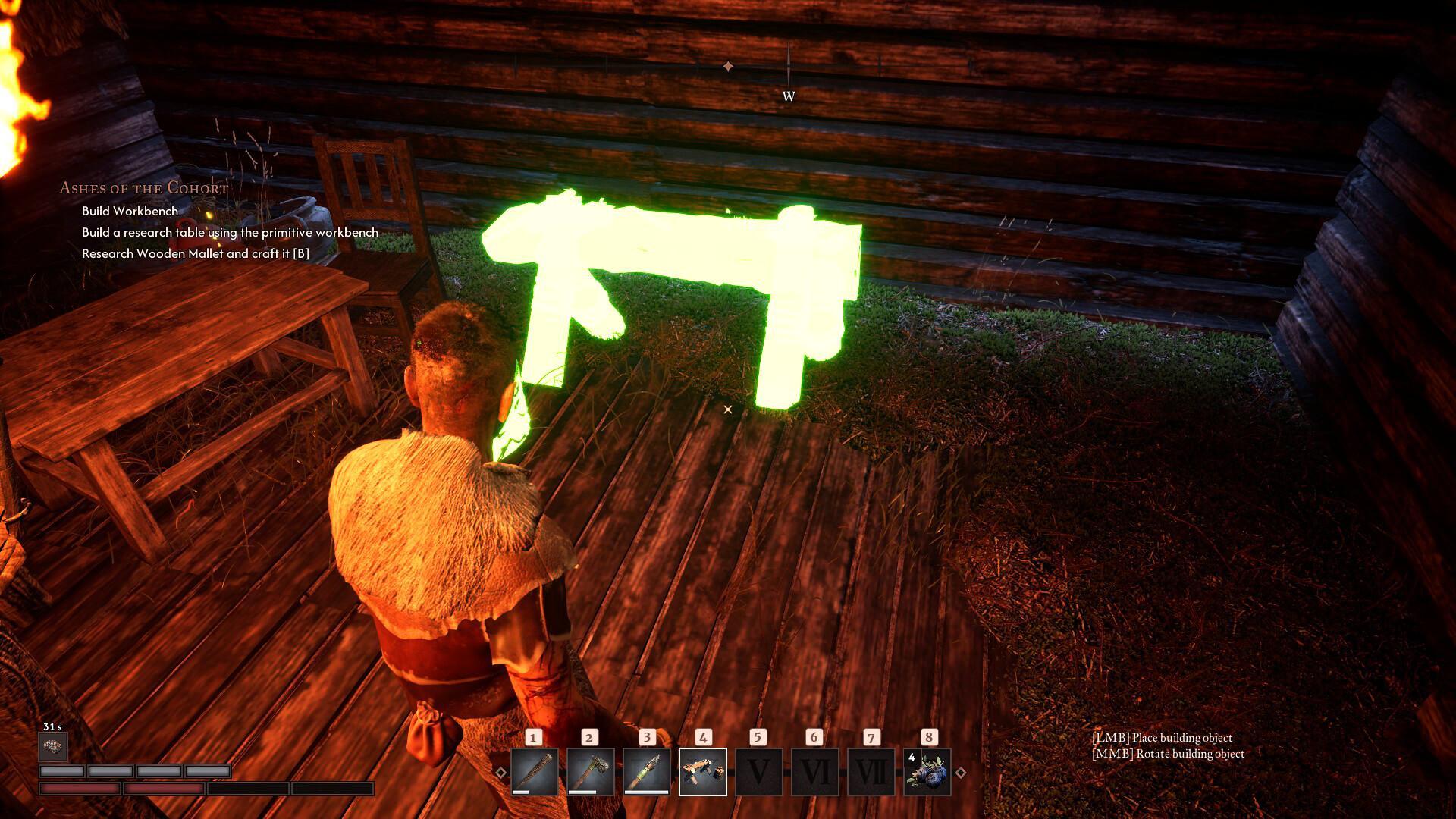
Task: Equip the stone axe in slot 2
Action: tap(591, 772)
